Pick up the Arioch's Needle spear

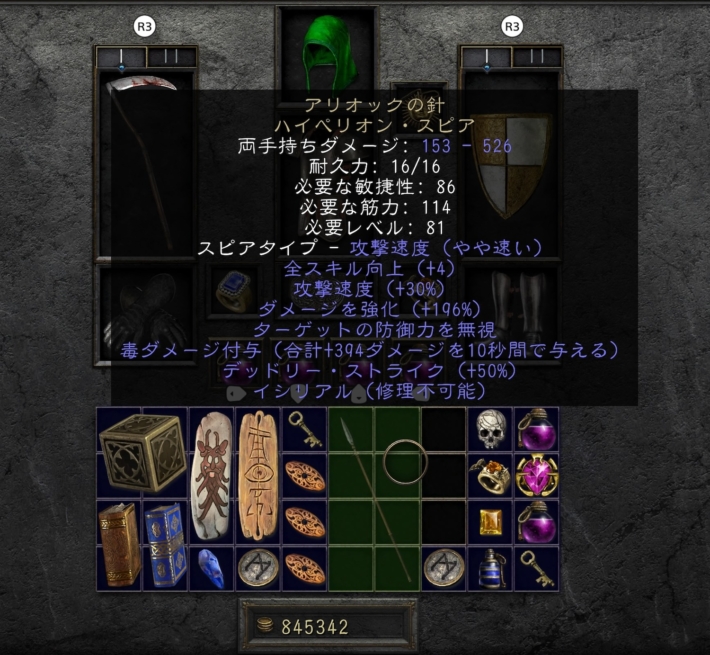coord(374,498)
